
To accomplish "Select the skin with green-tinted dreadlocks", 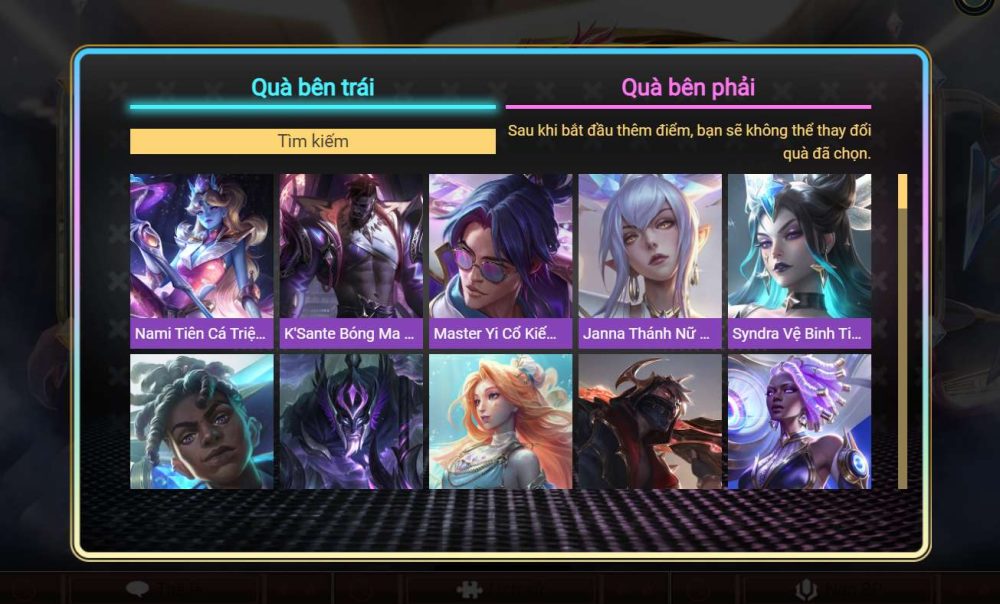I will [x=201, y=421].
